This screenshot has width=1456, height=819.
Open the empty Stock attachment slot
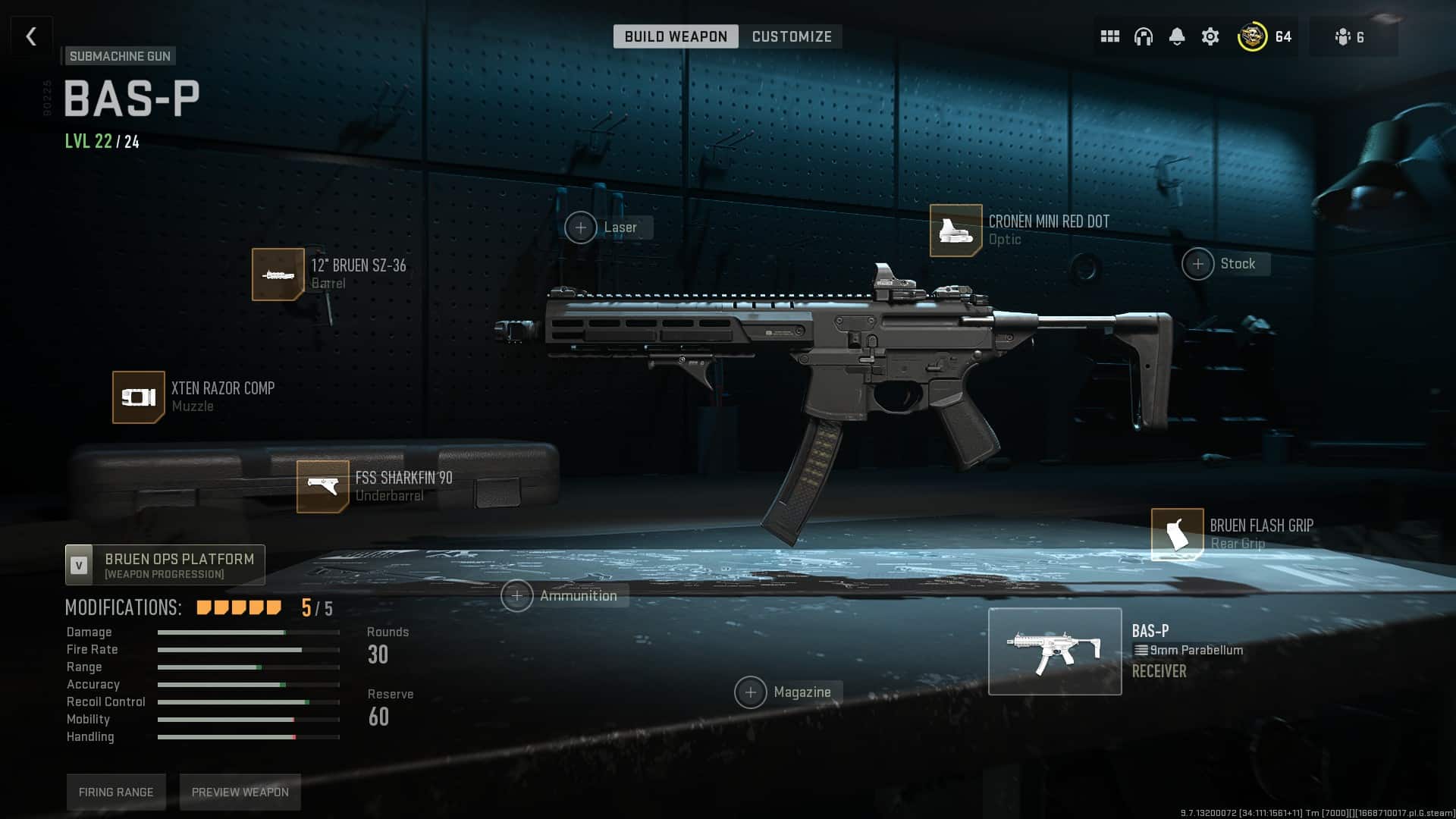coord(1198,264)
